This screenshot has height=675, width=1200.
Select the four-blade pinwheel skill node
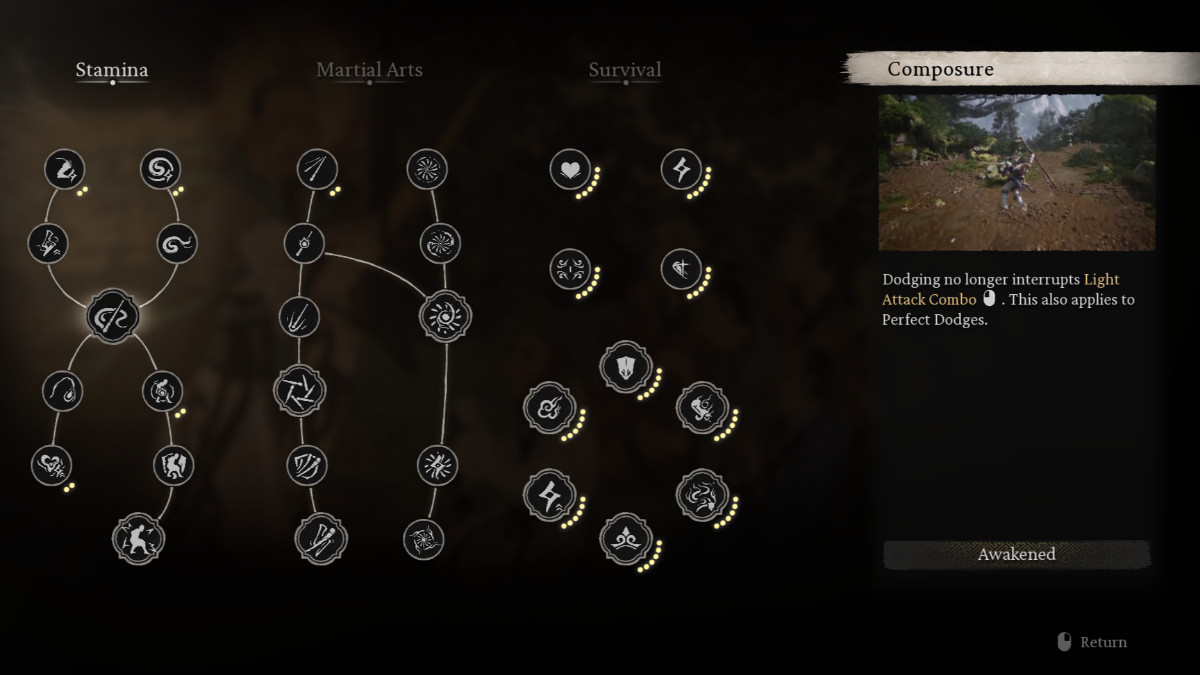300,389
